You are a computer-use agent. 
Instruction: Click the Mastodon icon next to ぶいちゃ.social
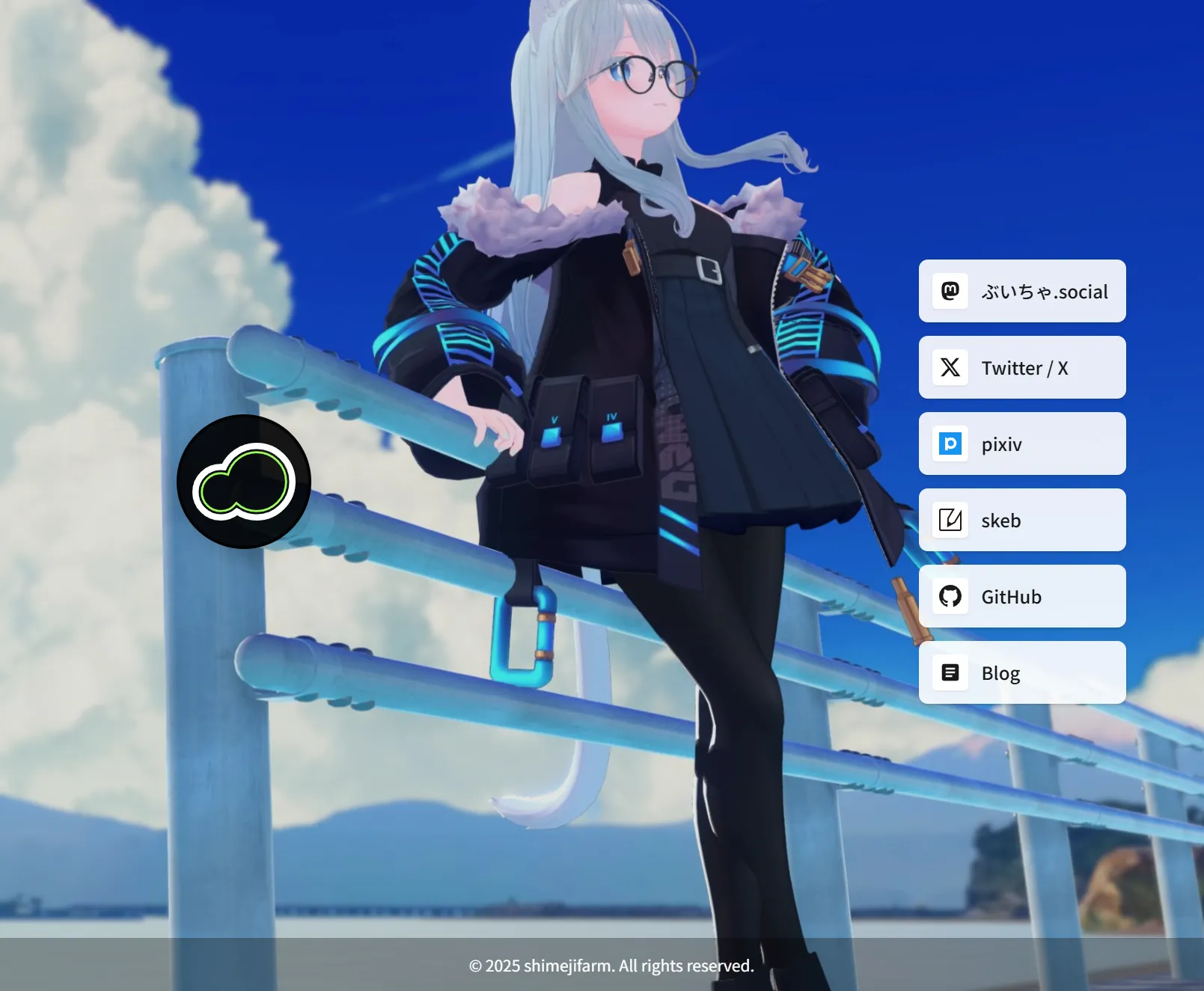950,292
